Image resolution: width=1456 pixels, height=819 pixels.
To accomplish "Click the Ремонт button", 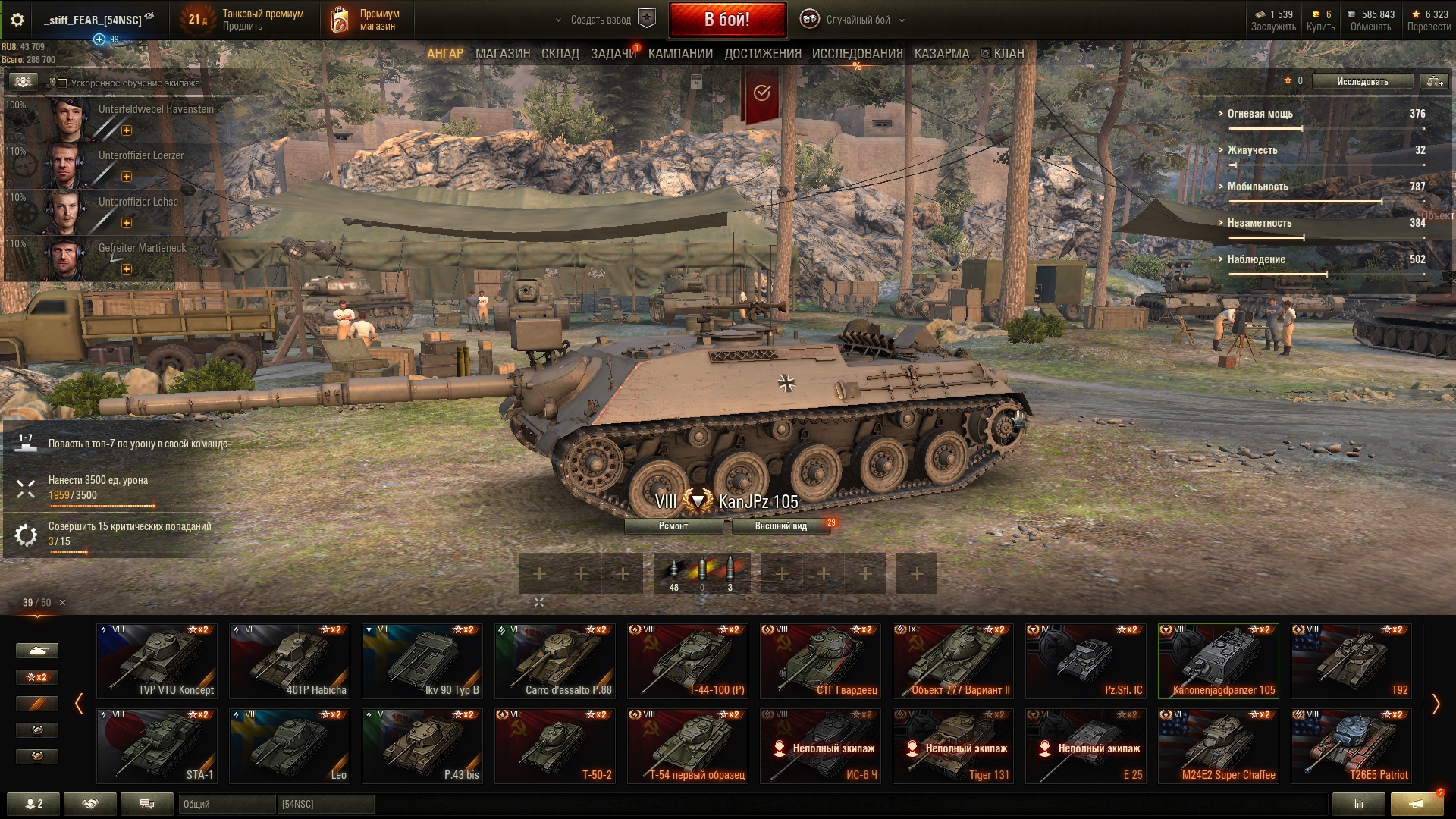I will [673, 526].
